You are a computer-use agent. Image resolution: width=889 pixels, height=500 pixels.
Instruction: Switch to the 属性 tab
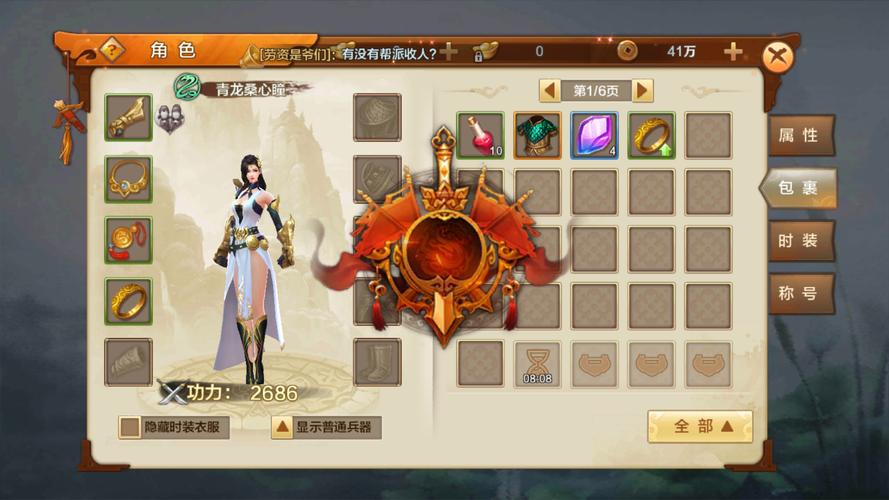799,136
